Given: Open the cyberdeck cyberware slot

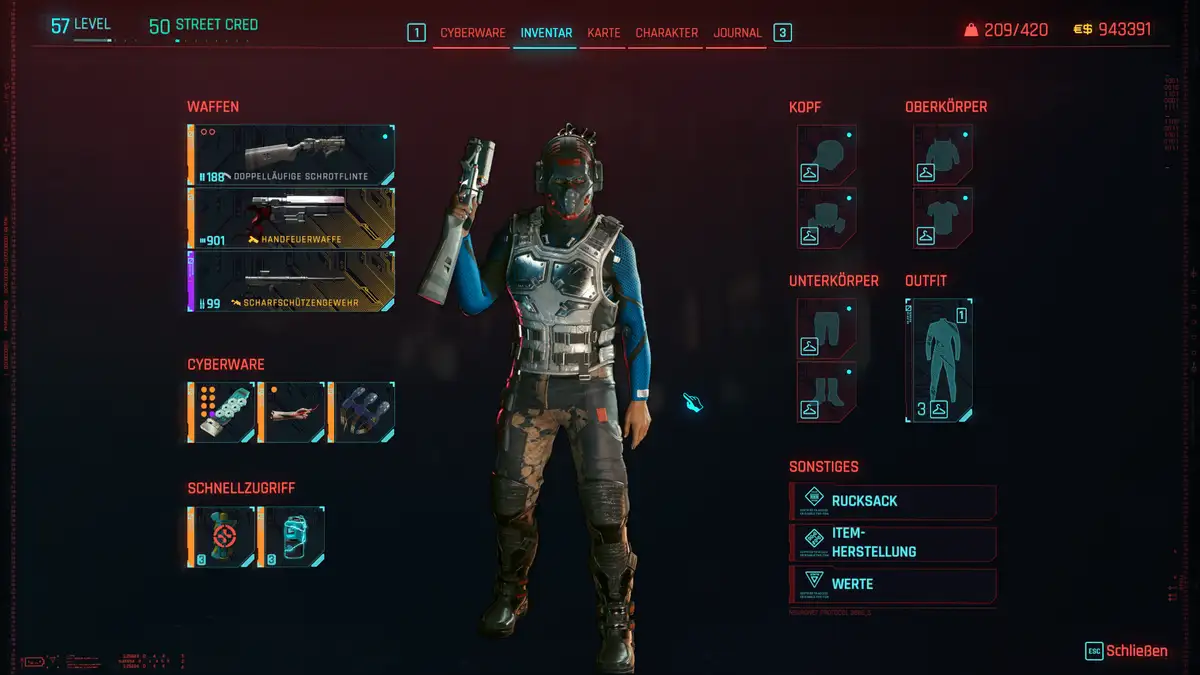Looking at the screenshot, I should point(221,412).
